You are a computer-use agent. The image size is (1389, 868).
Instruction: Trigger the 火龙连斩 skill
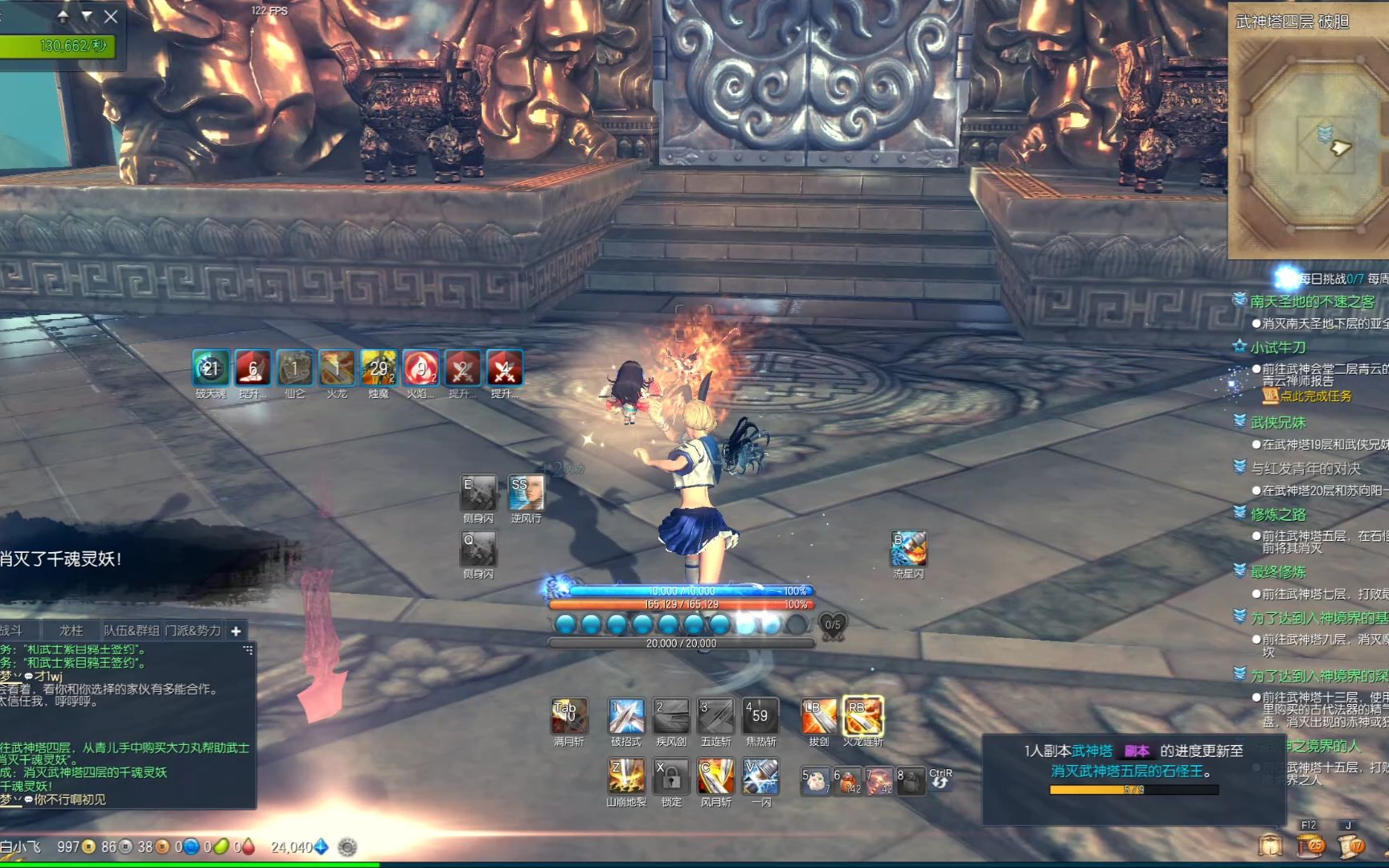point(862,716)
